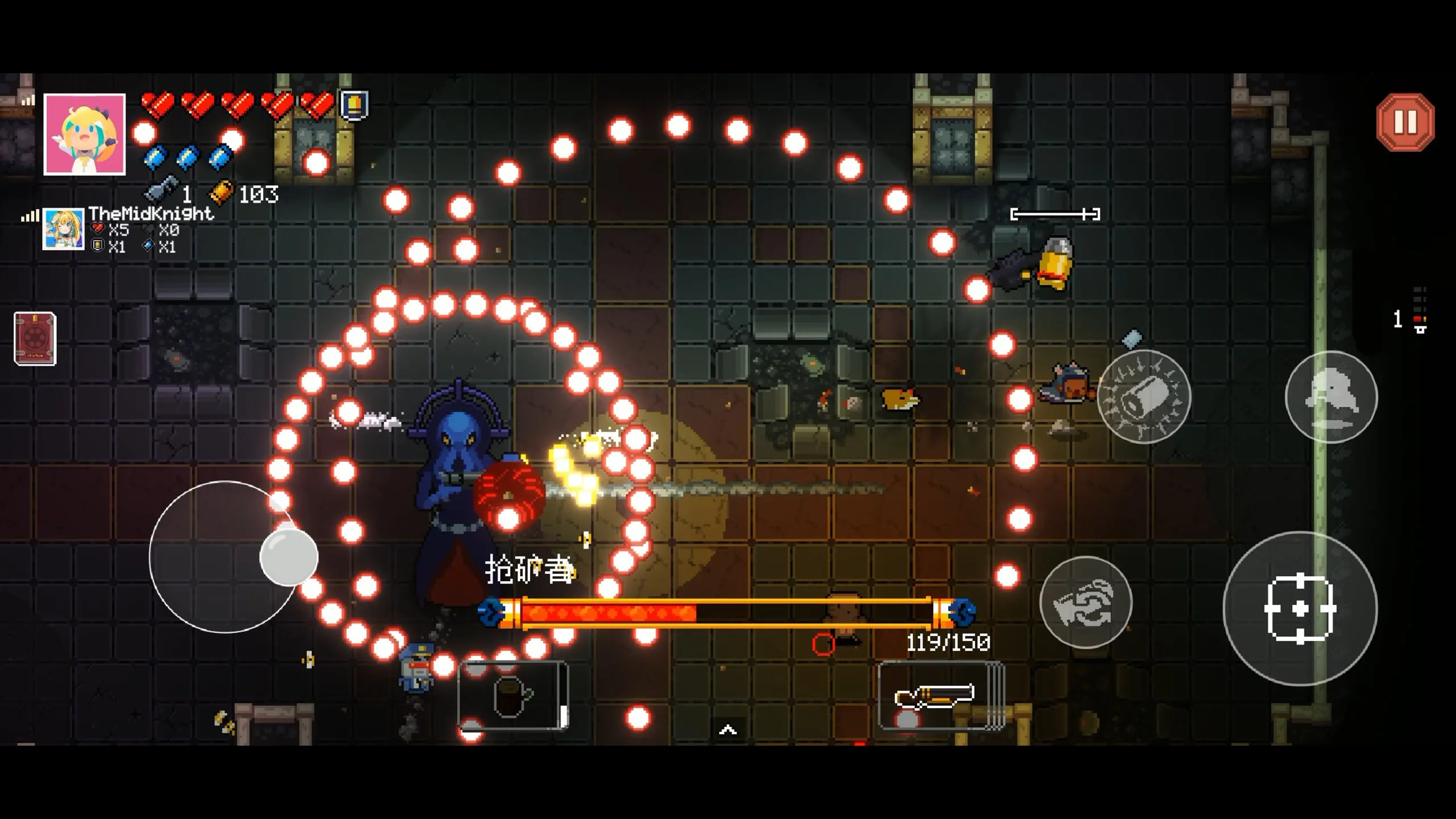Use the blank shell button
1456x819 pixels.
click(1143, 396)
